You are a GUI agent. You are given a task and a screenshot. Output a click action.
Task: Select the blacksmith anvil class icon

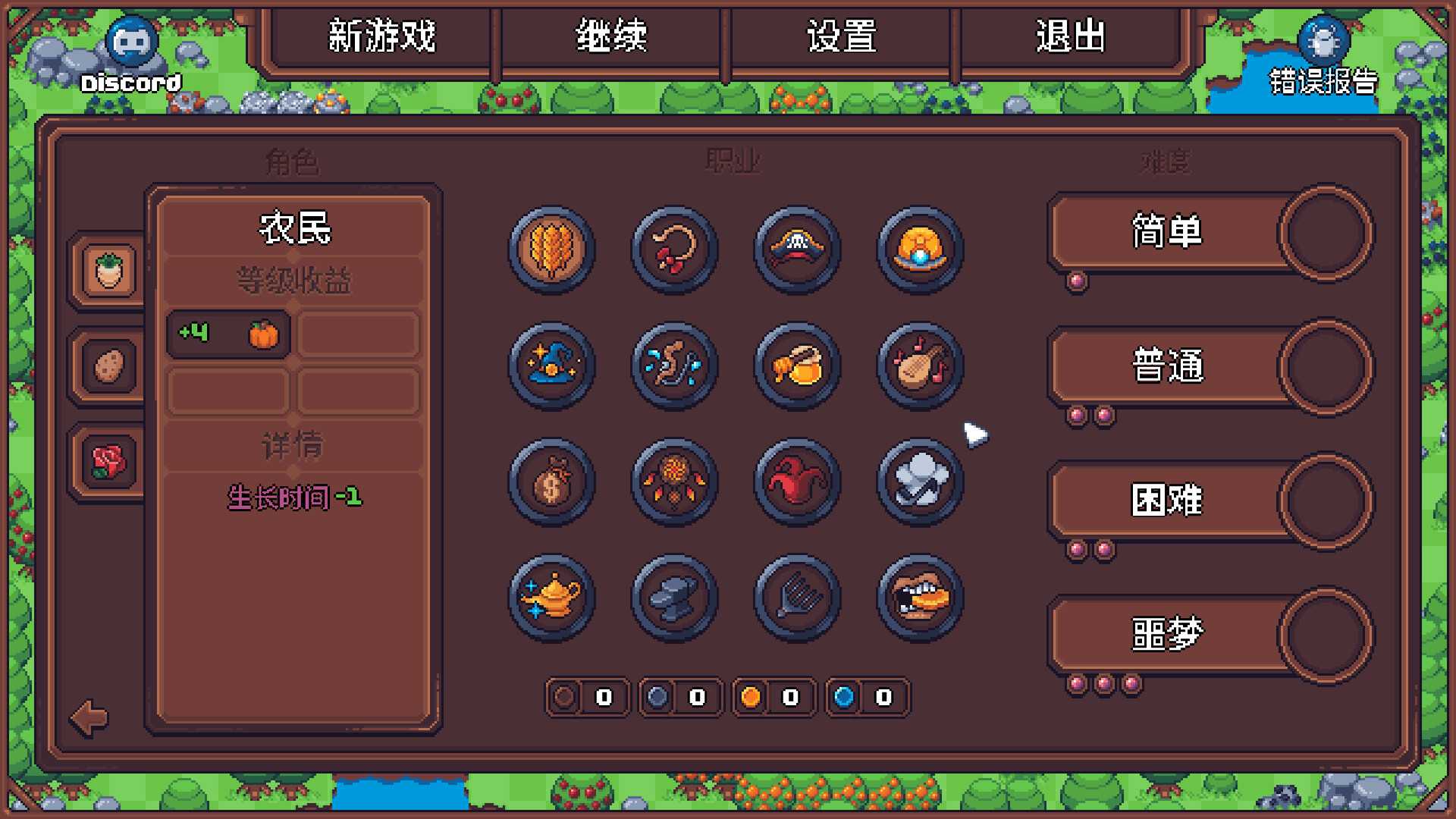(673, 599)
